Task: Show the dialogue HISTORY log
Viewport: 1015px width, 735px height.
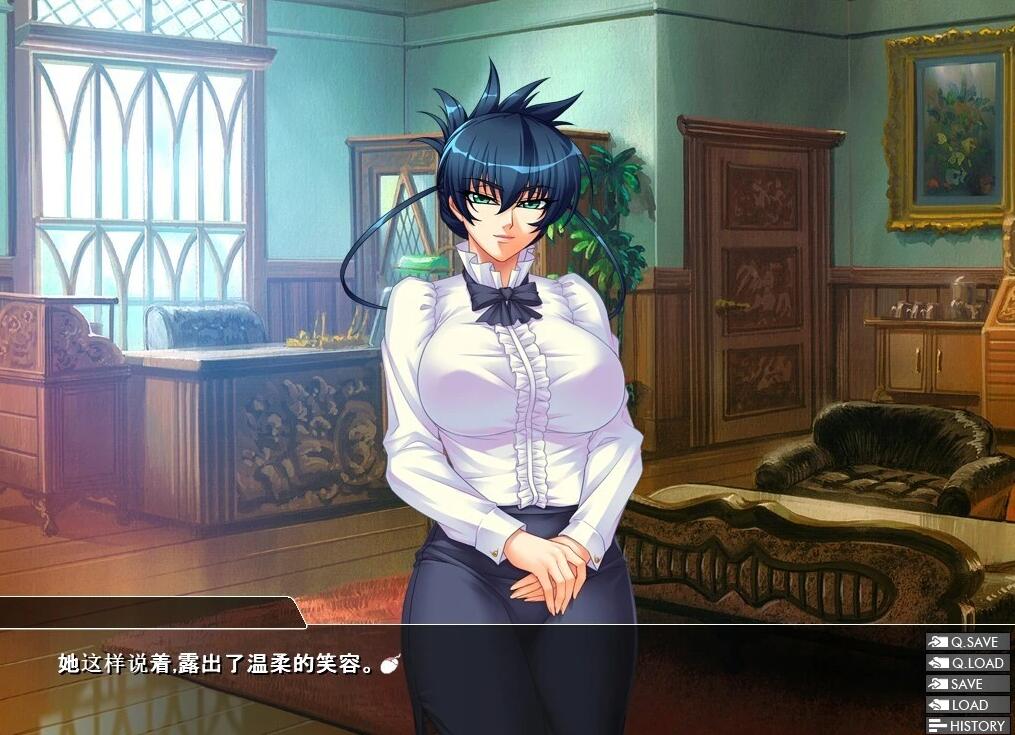Action: point(967,726)
